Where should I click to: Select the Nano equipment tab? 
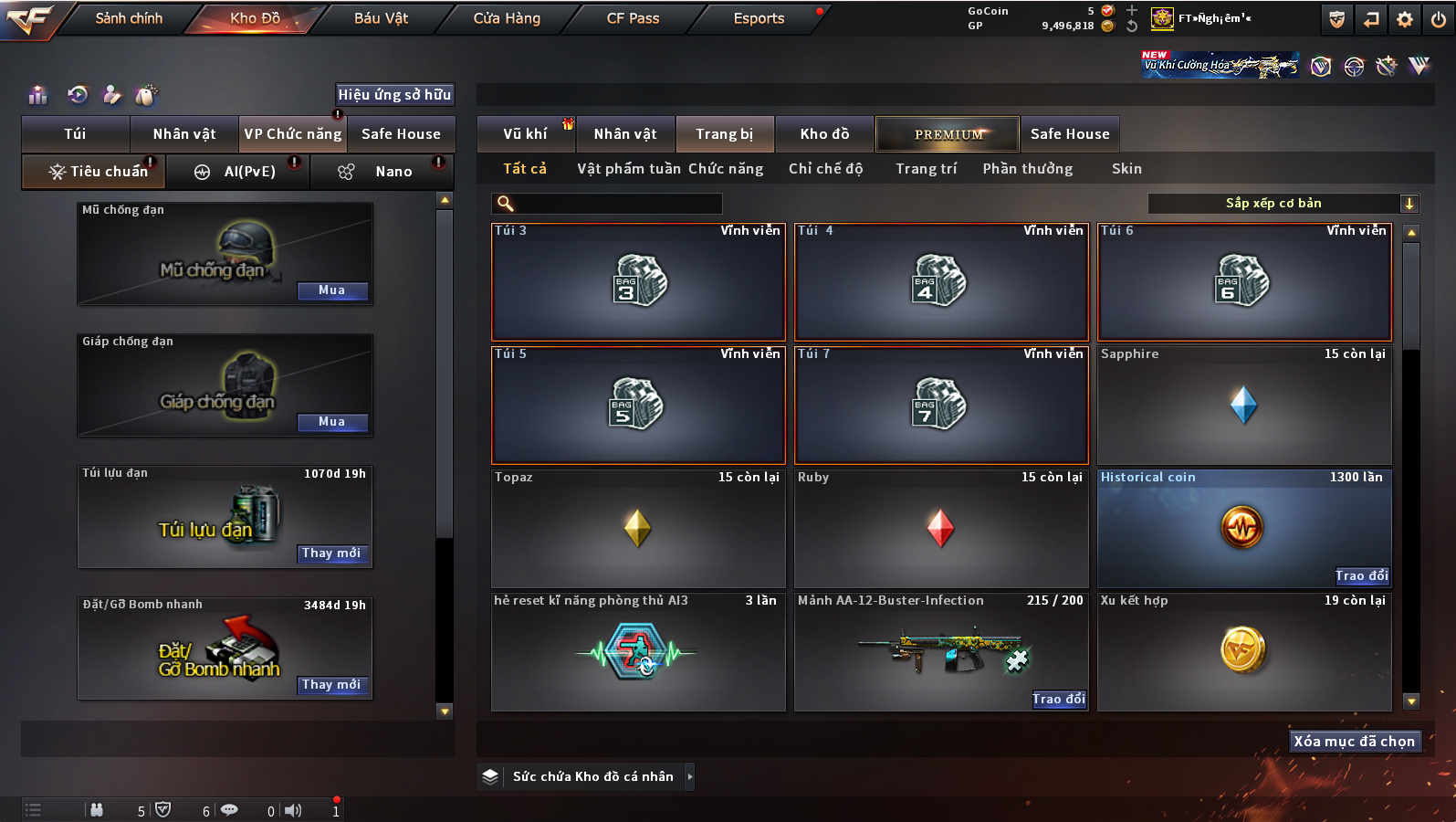(x=393, y=172)
